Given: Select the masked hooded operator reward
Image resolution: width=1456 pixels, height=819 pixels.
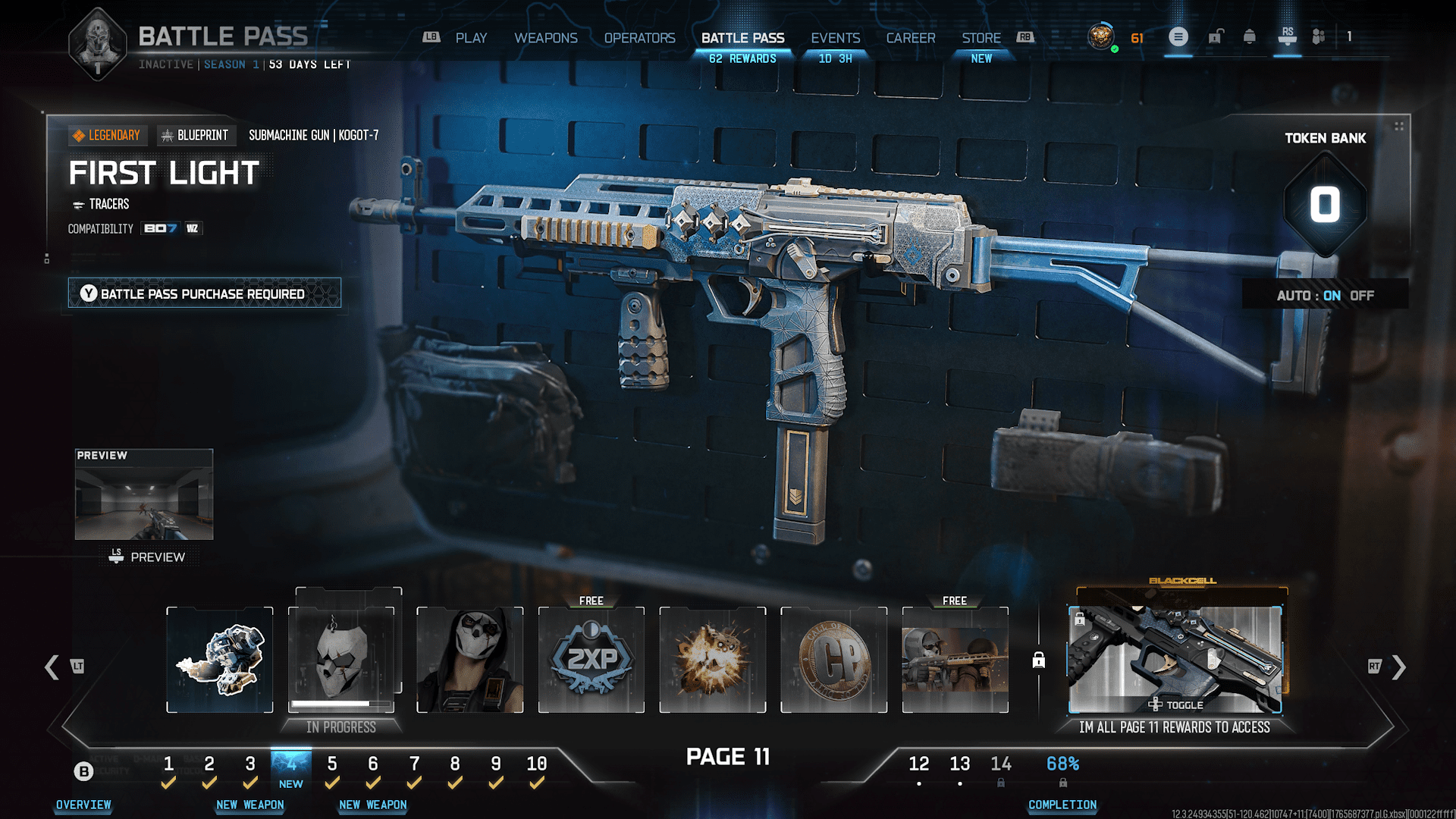Looking at the screenshot, I should pyautogui.click(x=470, y=660).
